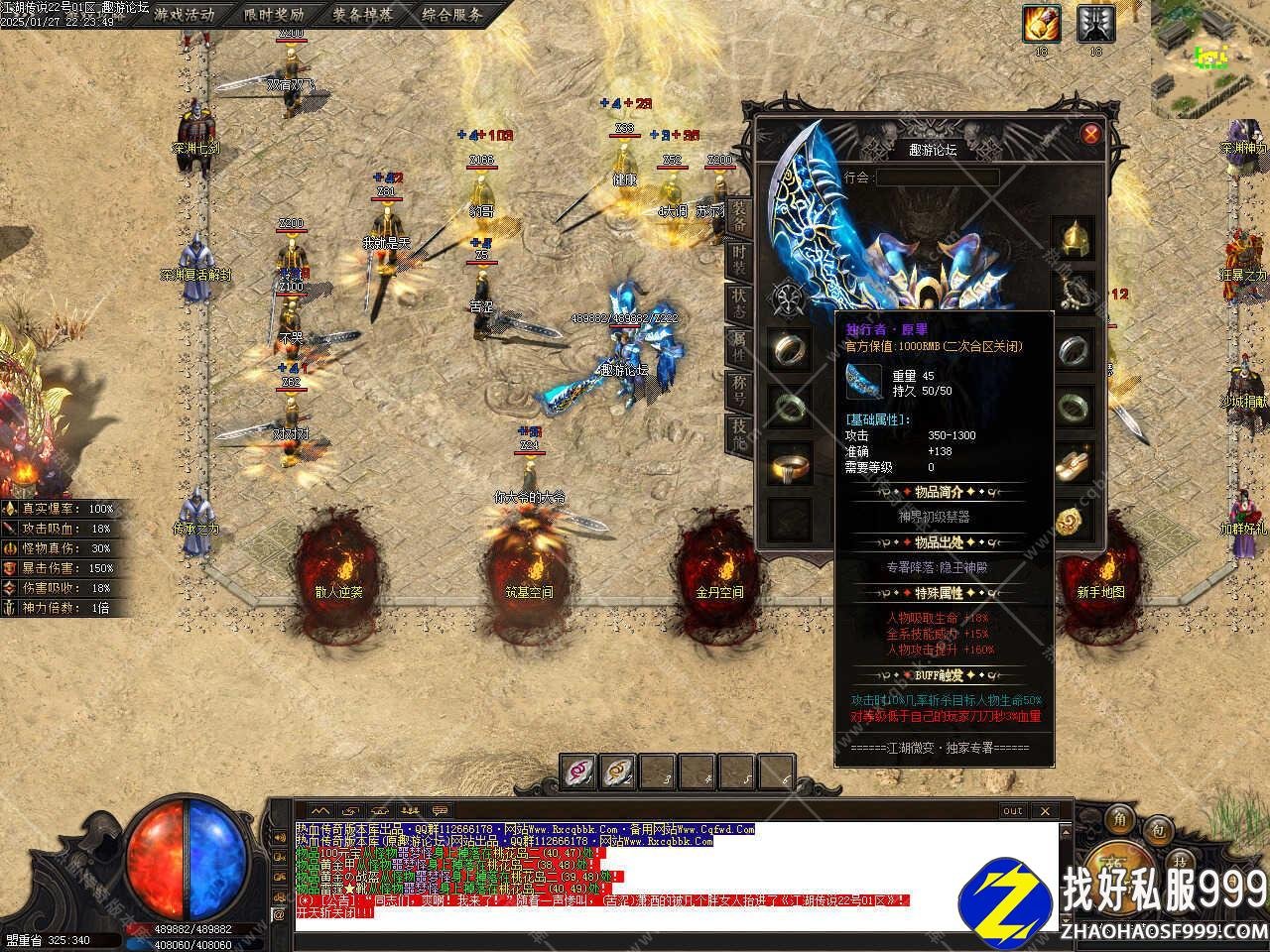Switch to the 状态 tab
This screenshot has width=1270, height=952.
coord(739,301)
